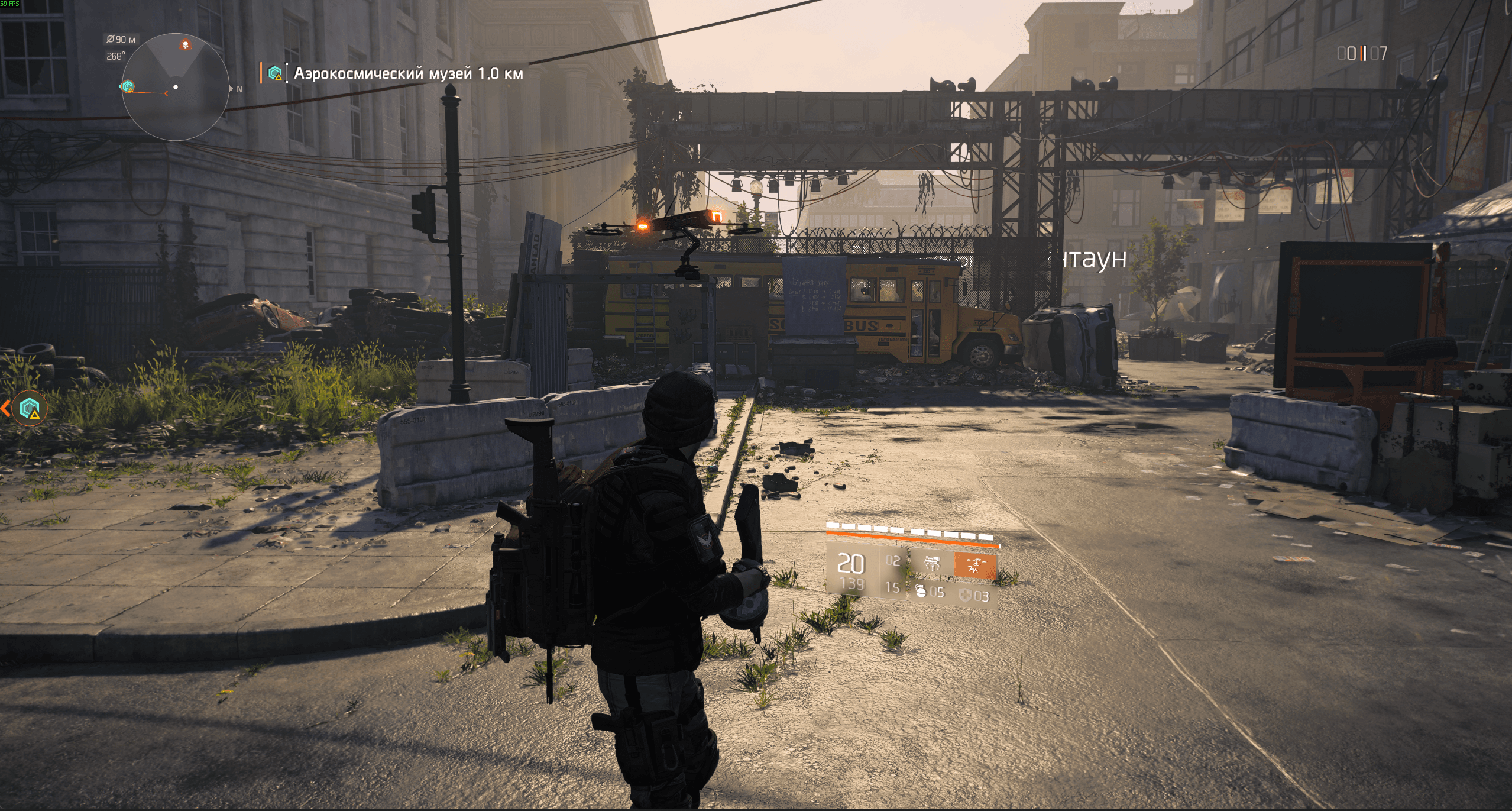
Task: Select the N compass indicator beside the minimap
Action: point(239,89)
